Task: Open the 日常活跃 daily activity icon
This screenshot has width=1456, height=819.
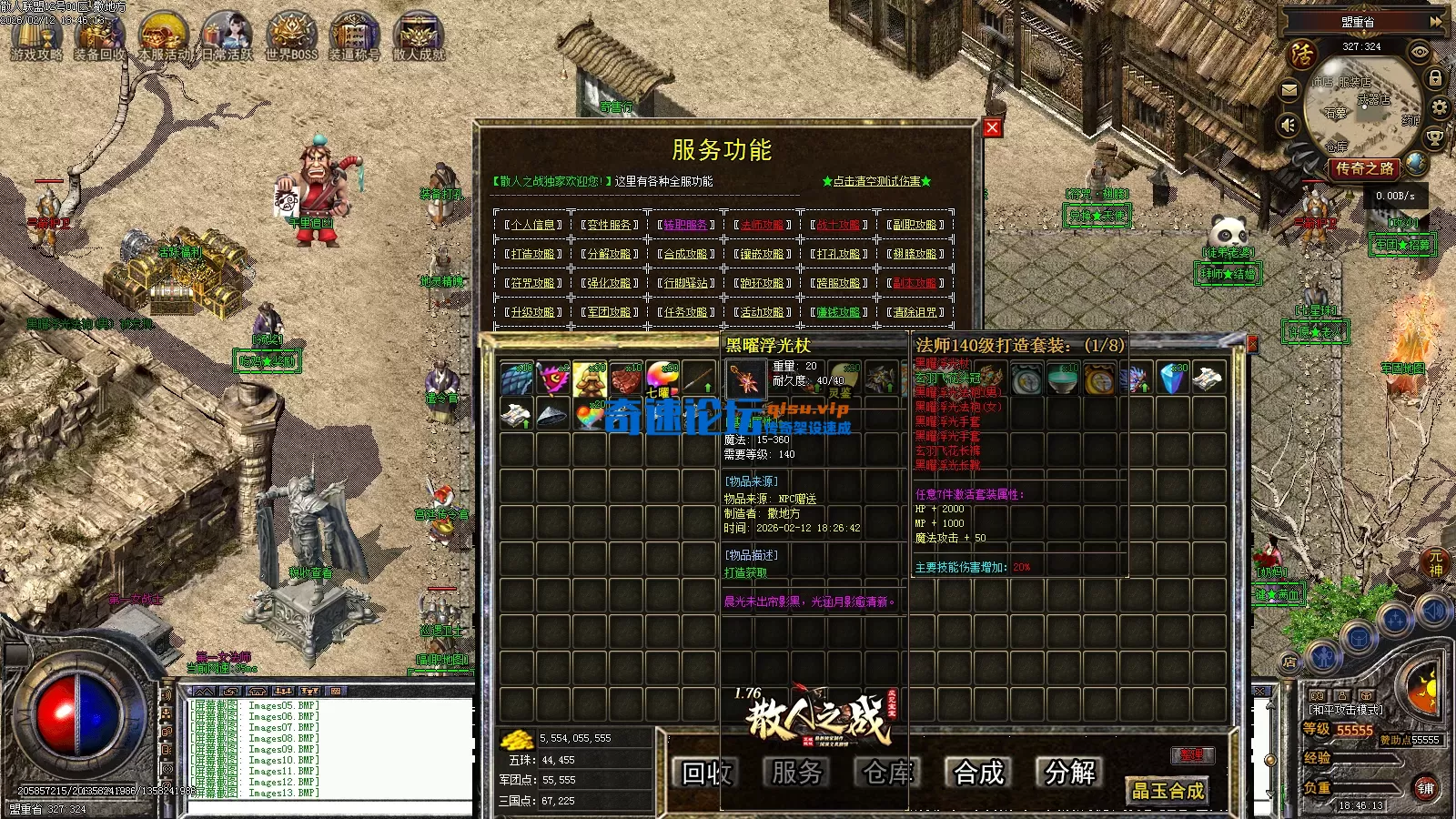Action: pyautogui.click(x=227, y=36)
